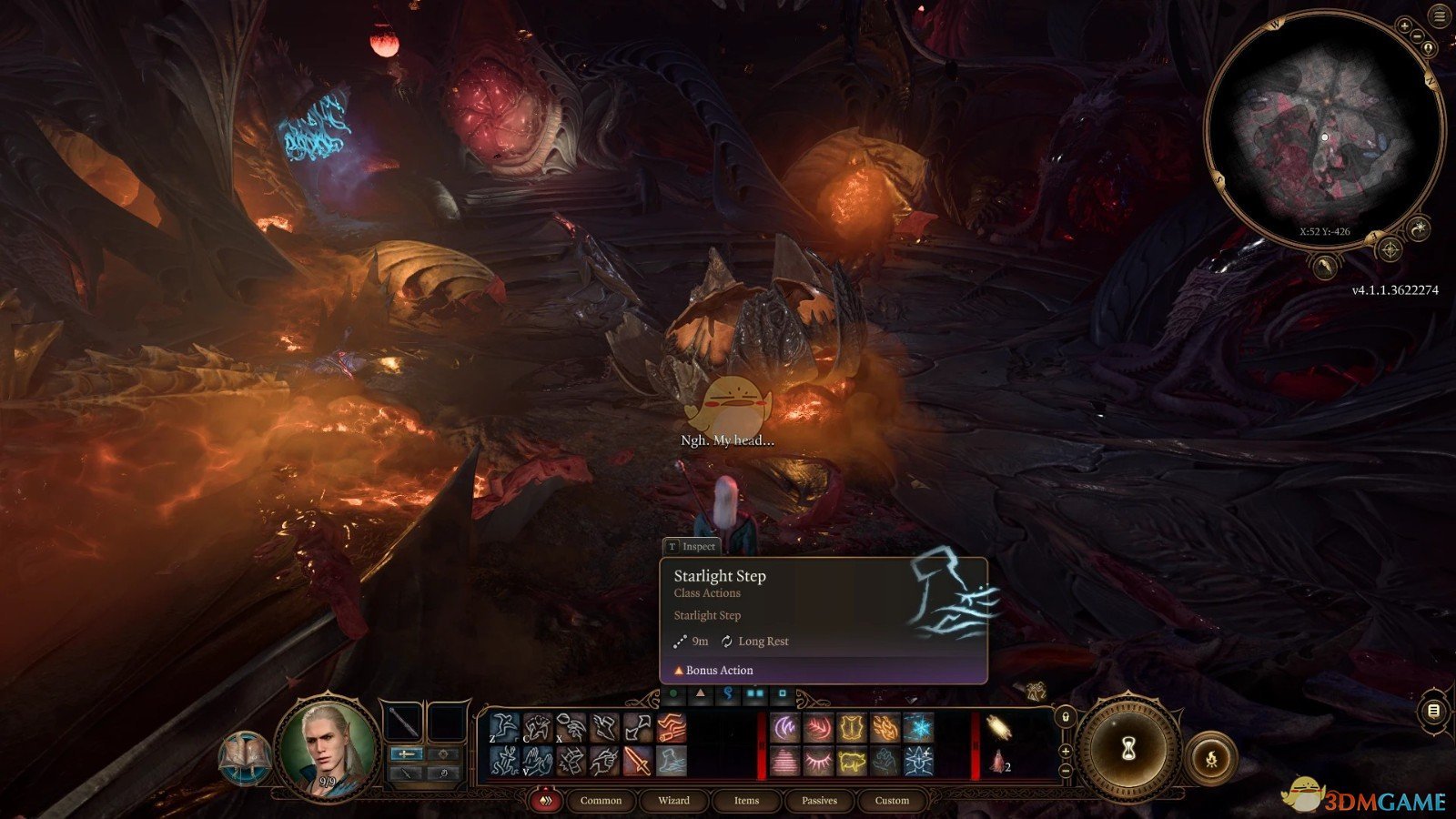This screenshot has height=819, width=1456.
Task: Cast the blue snowflake frost spell
Action: (x=918, y=728)
